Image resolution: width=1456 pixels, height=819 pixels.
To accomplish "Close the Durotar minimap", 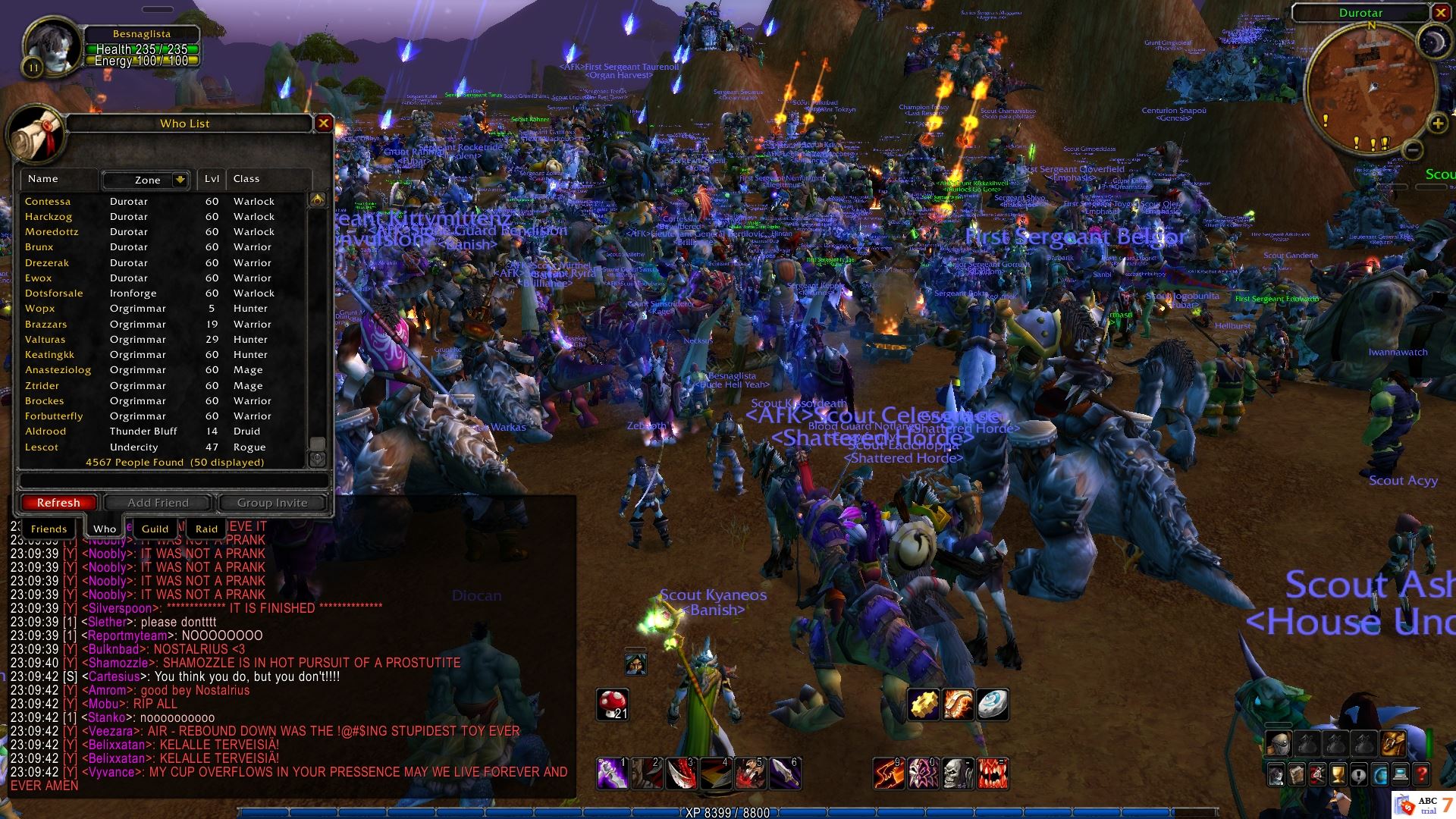I will (1440, 13).
